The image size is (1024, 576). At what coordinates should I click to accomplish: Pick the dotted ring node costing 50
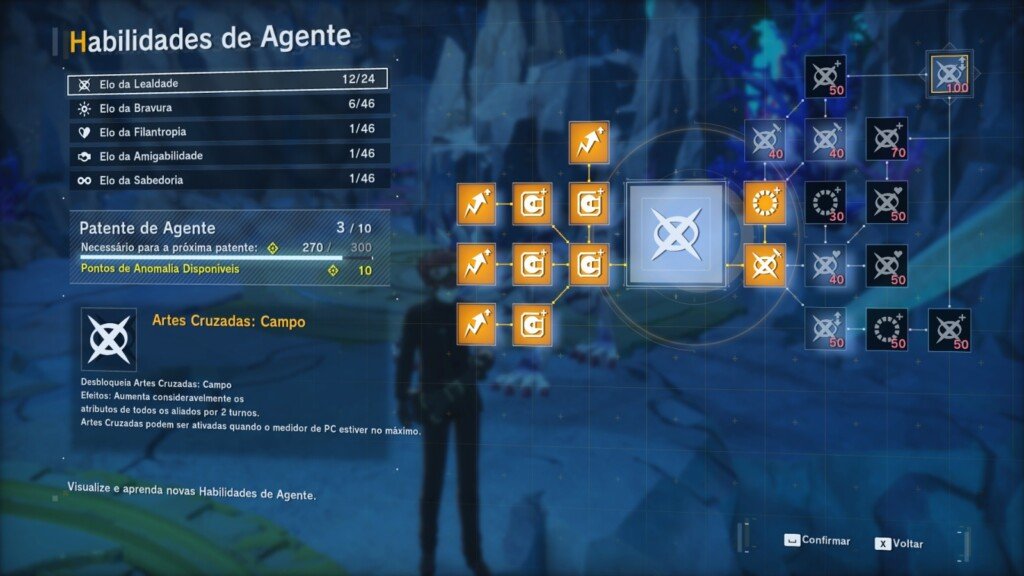(886, 330)
